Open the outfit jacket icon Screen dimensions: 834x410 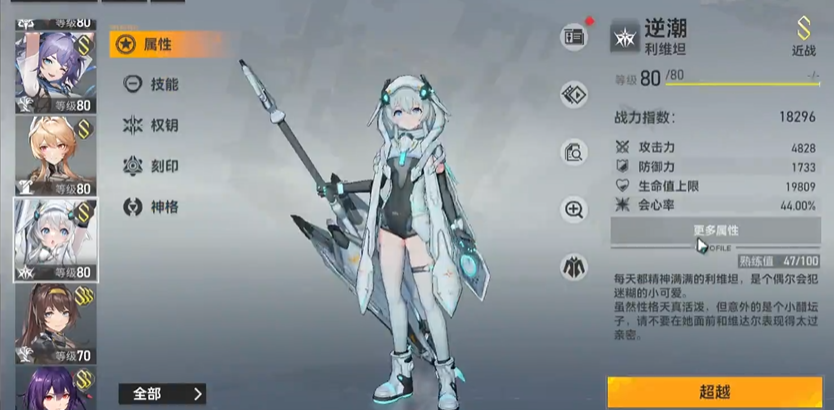pos(574,266)
